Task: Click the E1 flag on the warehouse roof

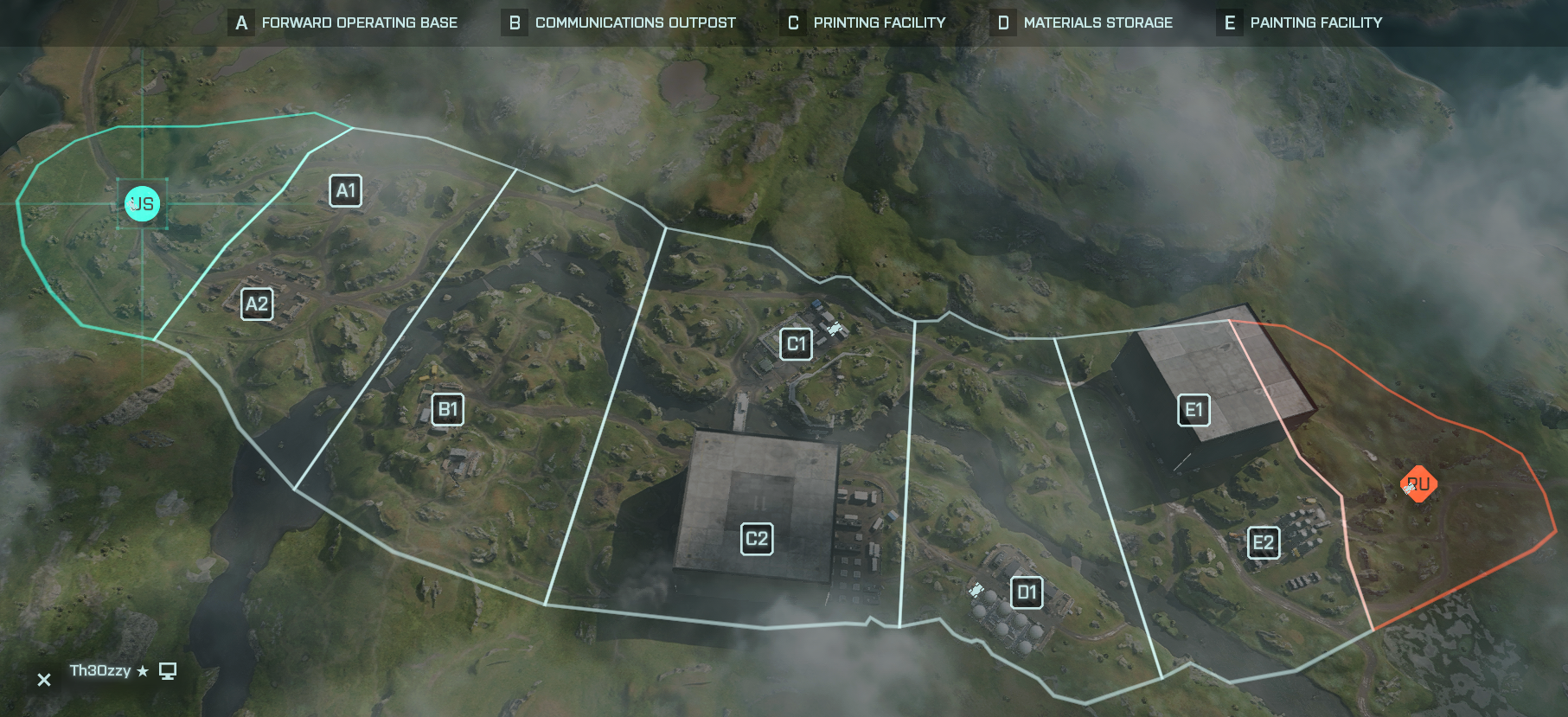Action: pyautogui.click(x=1193, y=411)
